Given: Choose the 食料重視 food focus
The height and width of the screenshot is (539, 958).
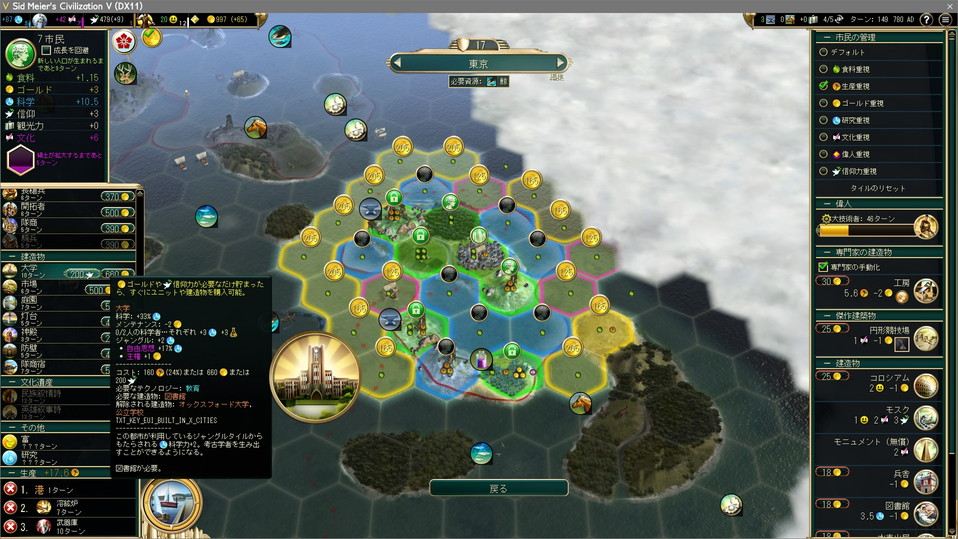Looking at the screenshot, I should click(824, 69).
